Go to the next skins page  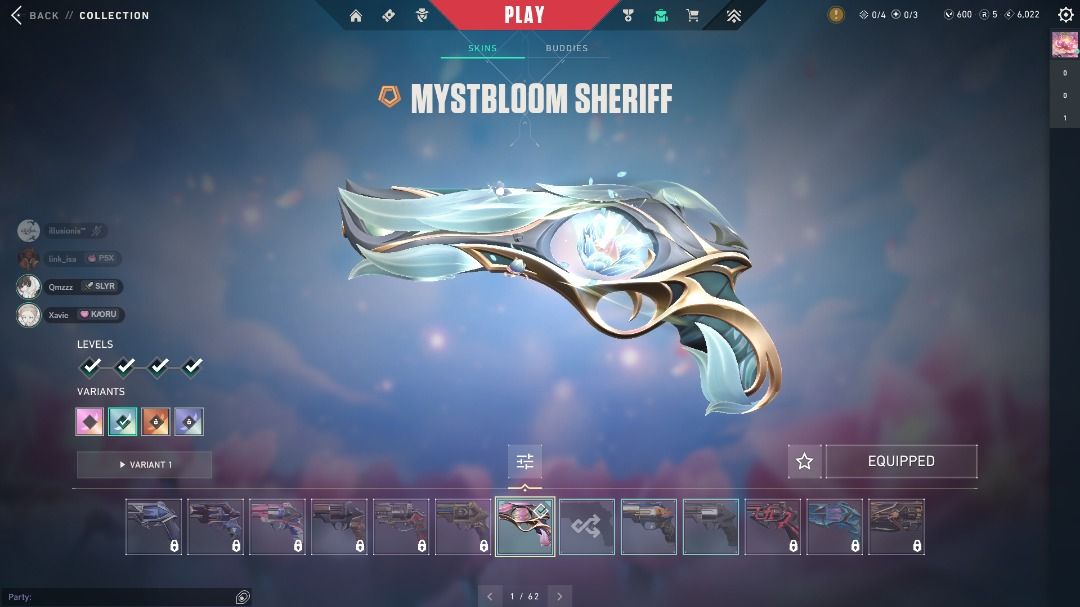[560, 597]
